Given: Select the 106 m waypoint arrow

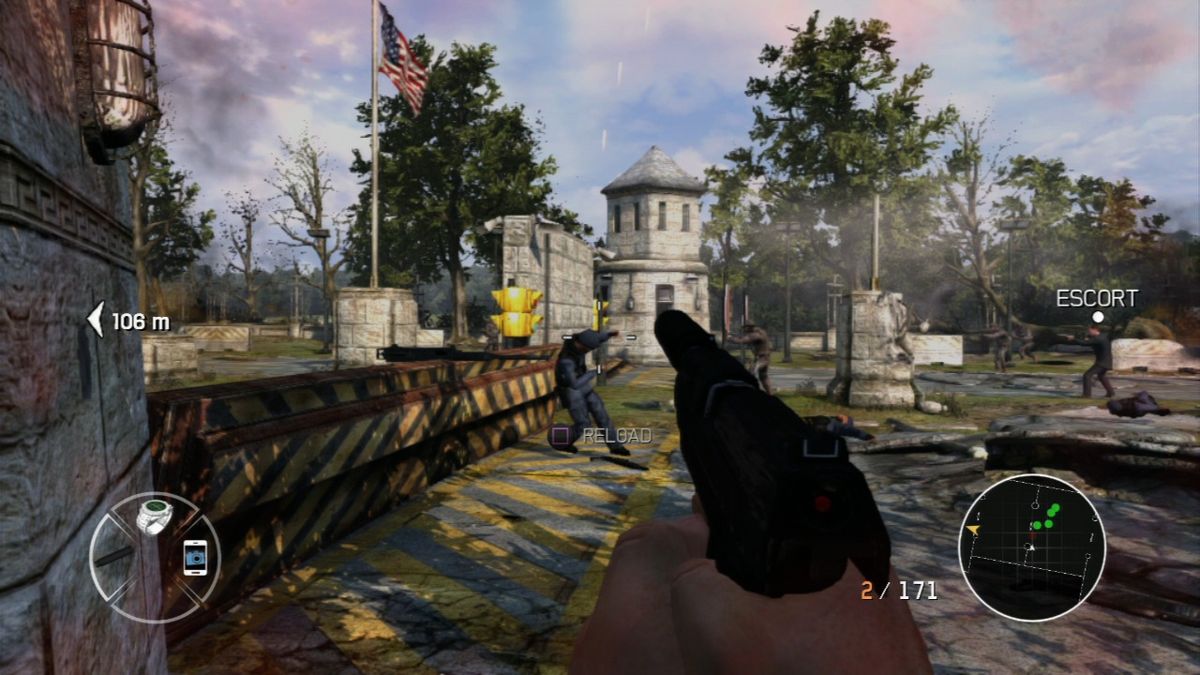Looking at the screenshot, I should (x=96, y=320).
